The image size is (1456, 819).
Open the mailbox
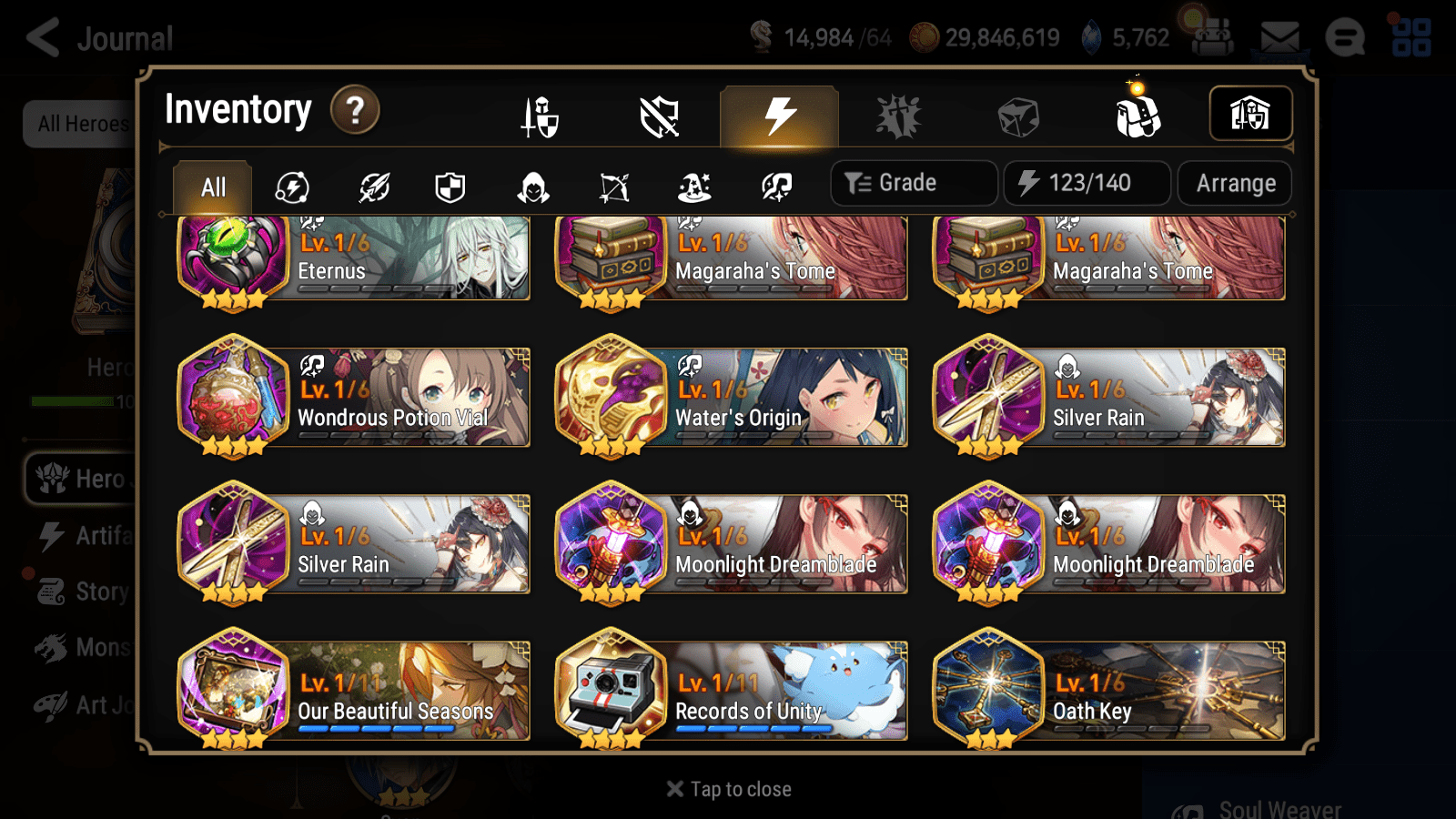point(1279,36)
